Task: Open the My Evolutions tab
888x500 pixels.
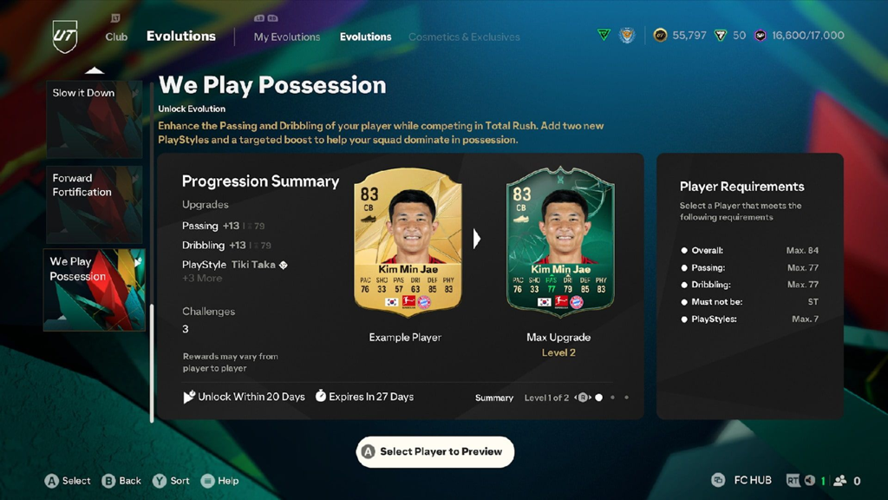Action: [x=287, y=37]
